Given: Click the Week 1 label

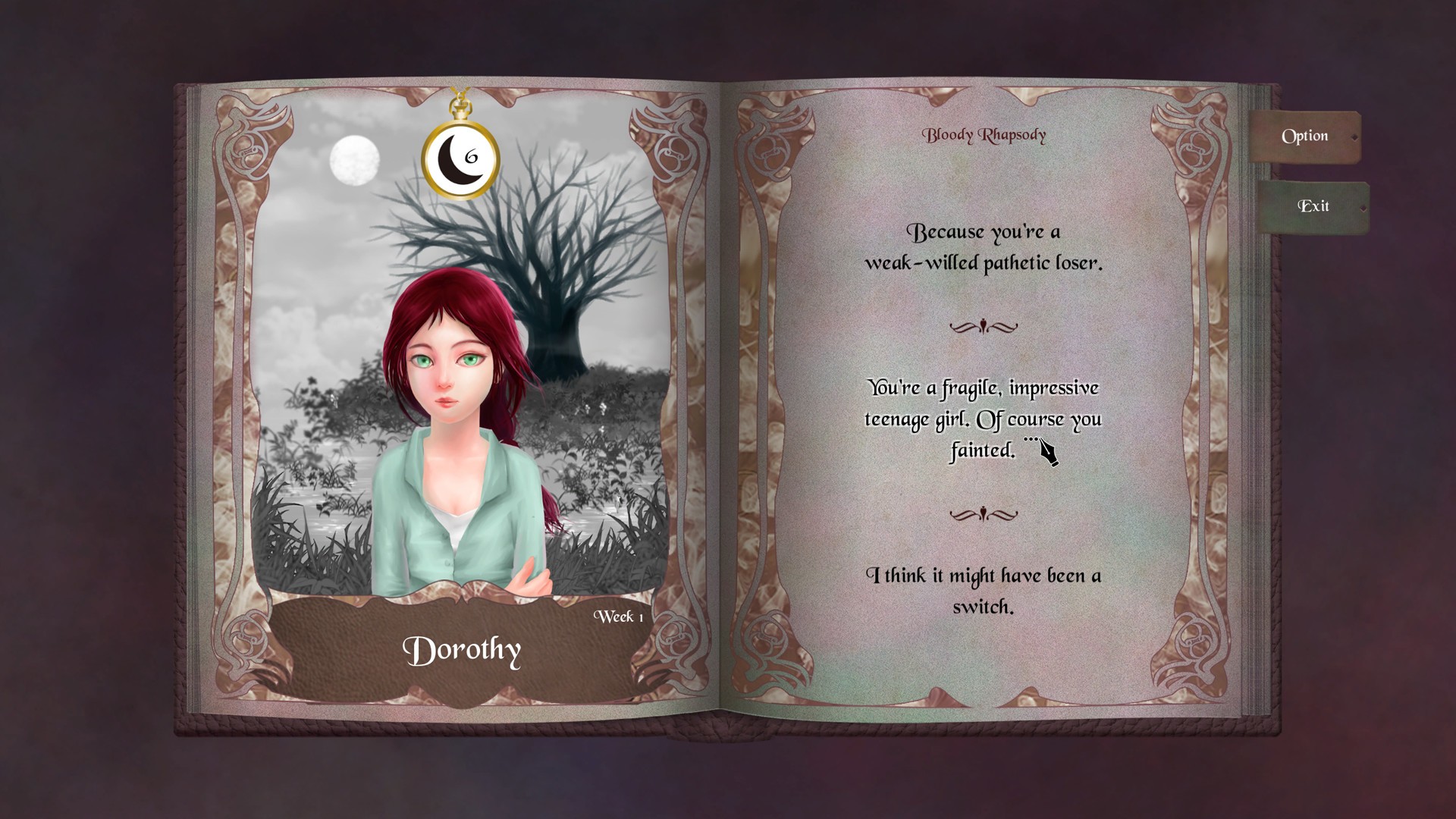Looking at the screenshot, I should [617, 617].
